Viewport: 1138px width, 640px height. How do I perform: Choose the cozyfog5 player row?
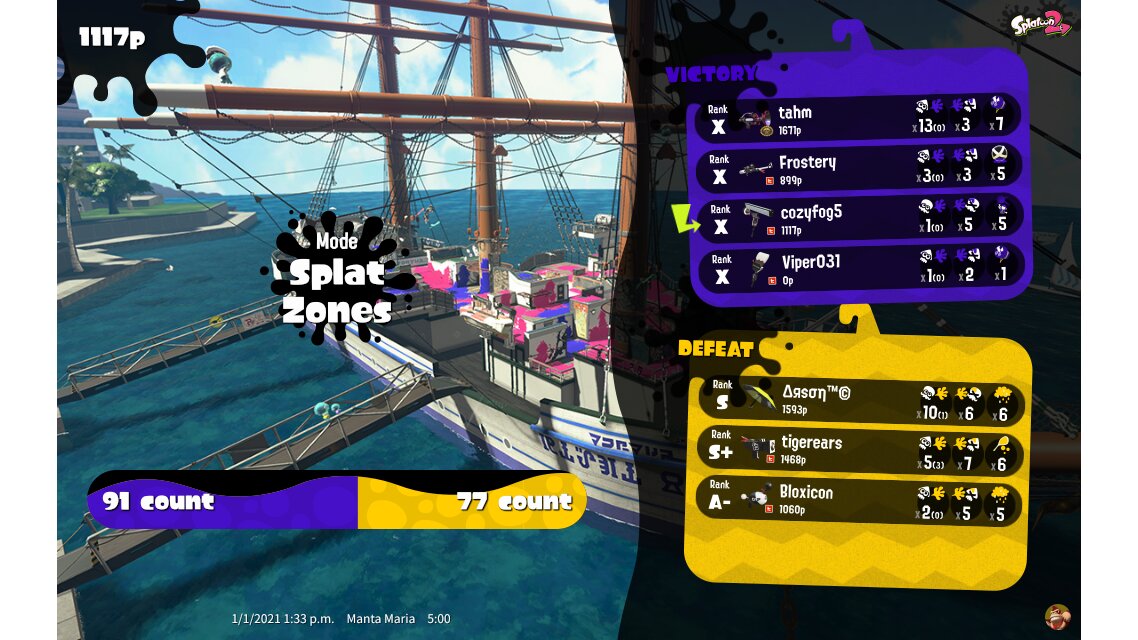[x=858, y=218]
